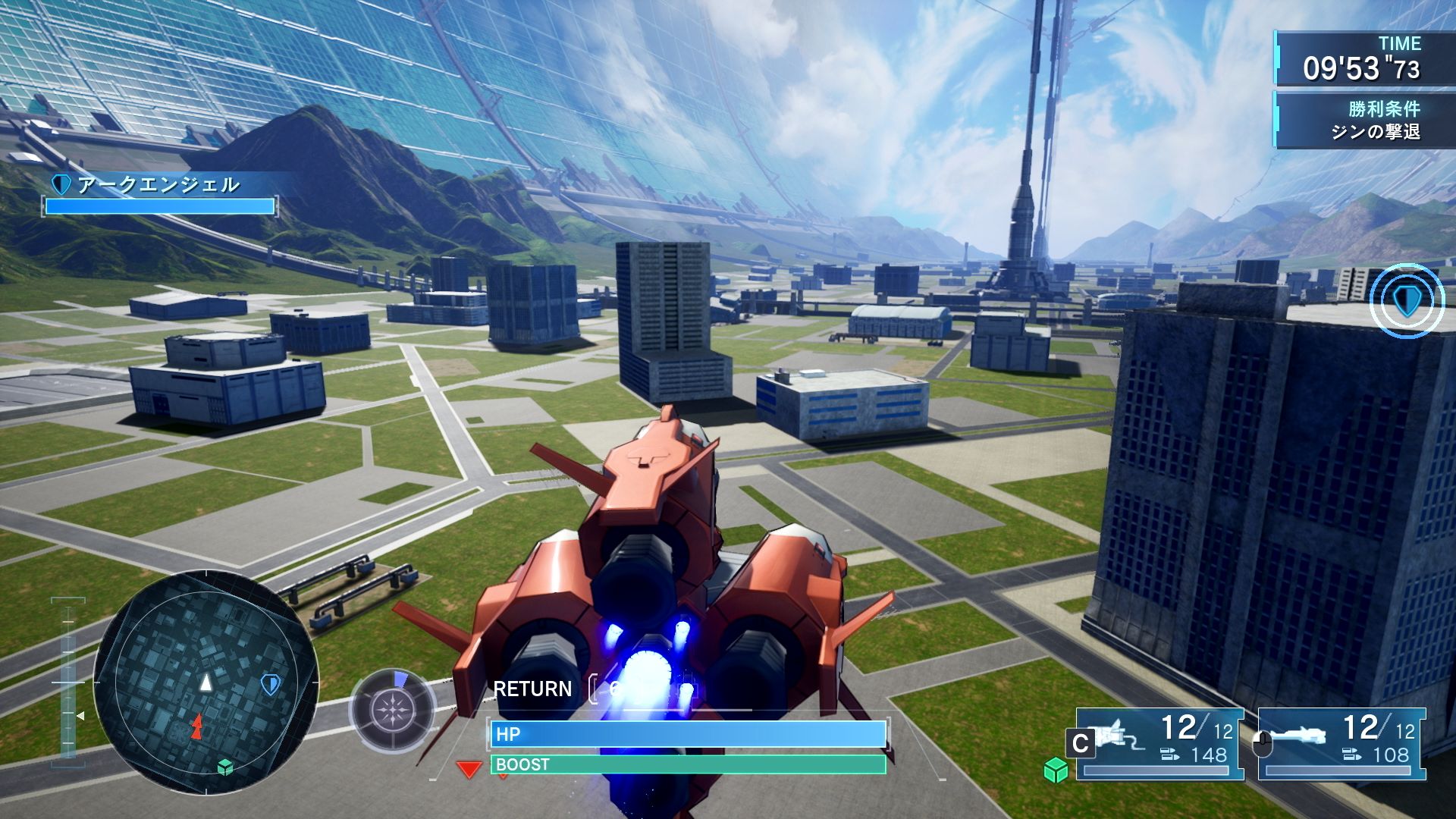Image resolution: width=1456 pixels, height=819 pixels.
Task: Click the circular minimap radar
Action: click(x=206, y=682)
